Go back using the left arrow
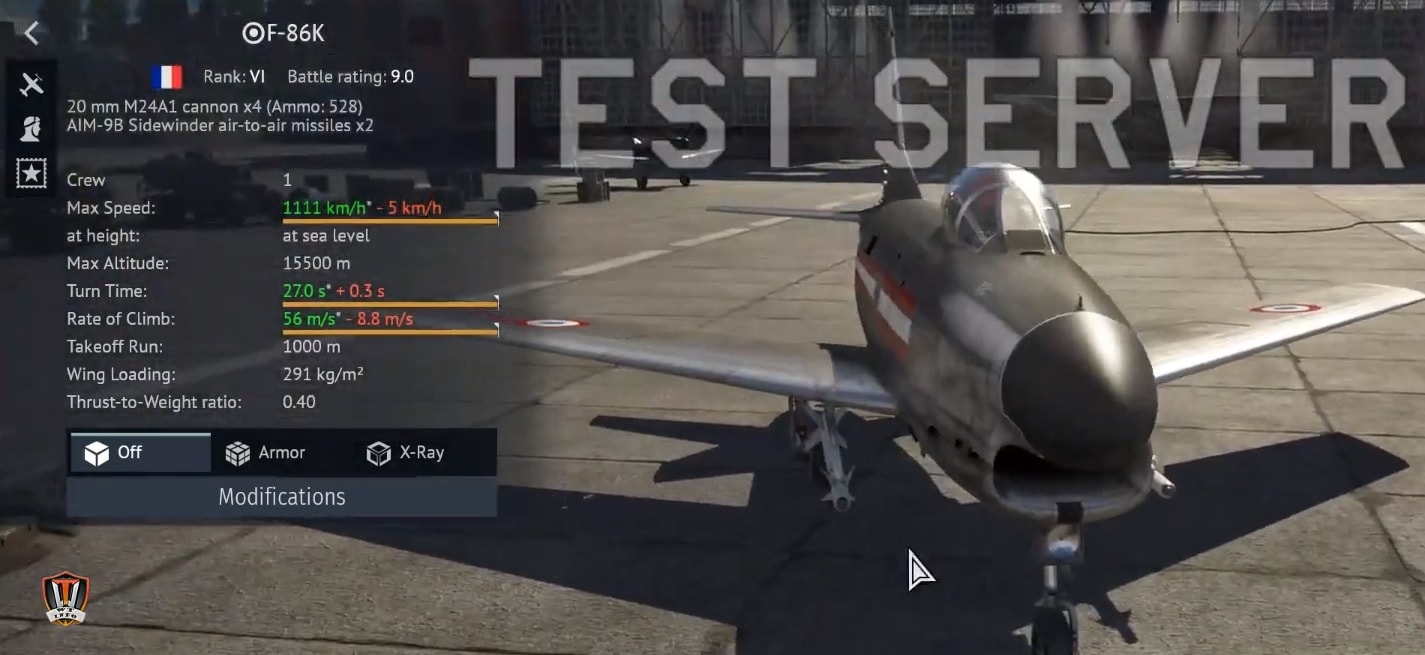 coord(32,33)
